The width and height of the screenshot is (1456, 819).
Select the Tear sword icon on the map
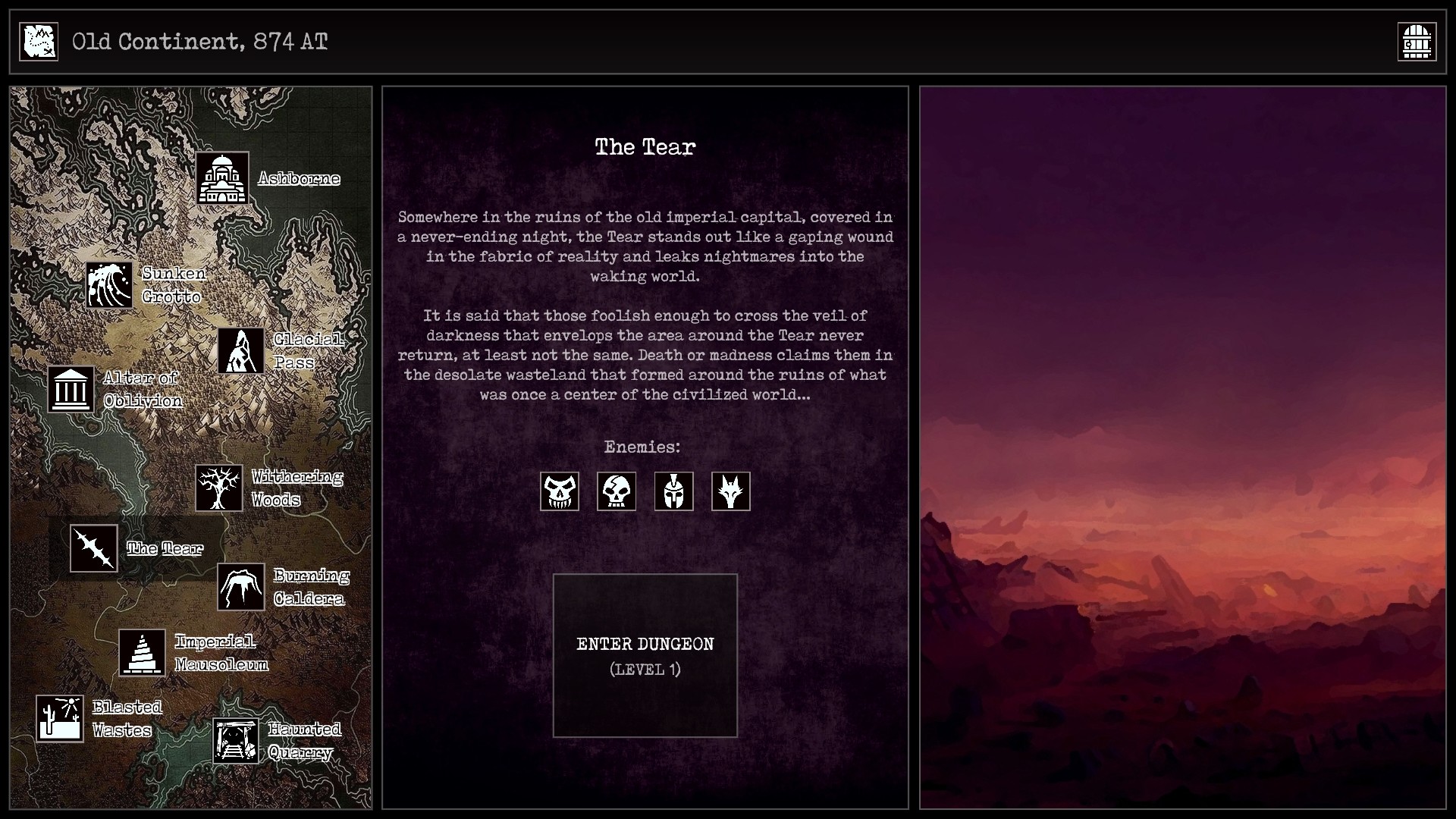tap(94, 548)
